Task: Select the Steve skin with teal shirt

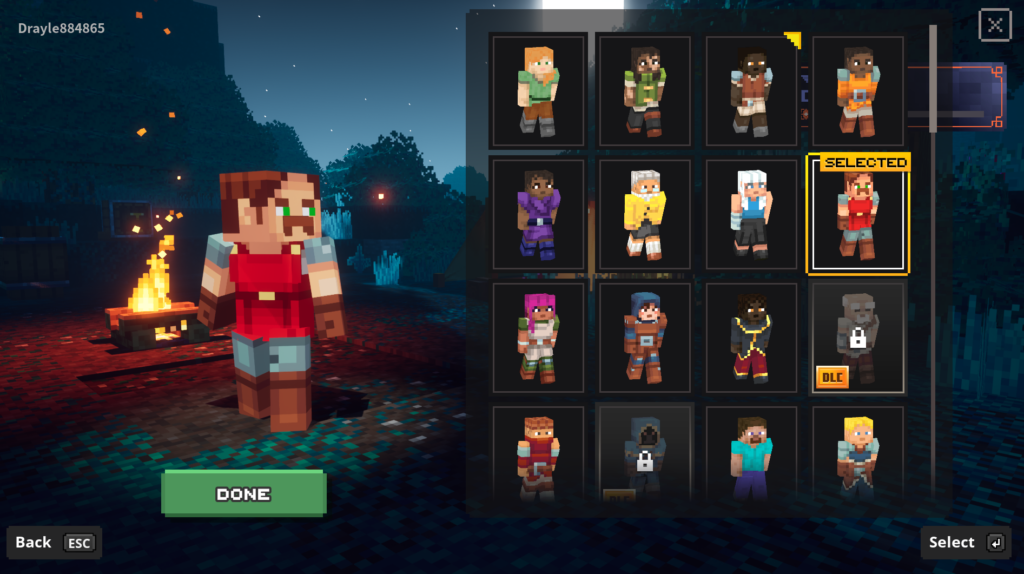Action: click(751, 455)
